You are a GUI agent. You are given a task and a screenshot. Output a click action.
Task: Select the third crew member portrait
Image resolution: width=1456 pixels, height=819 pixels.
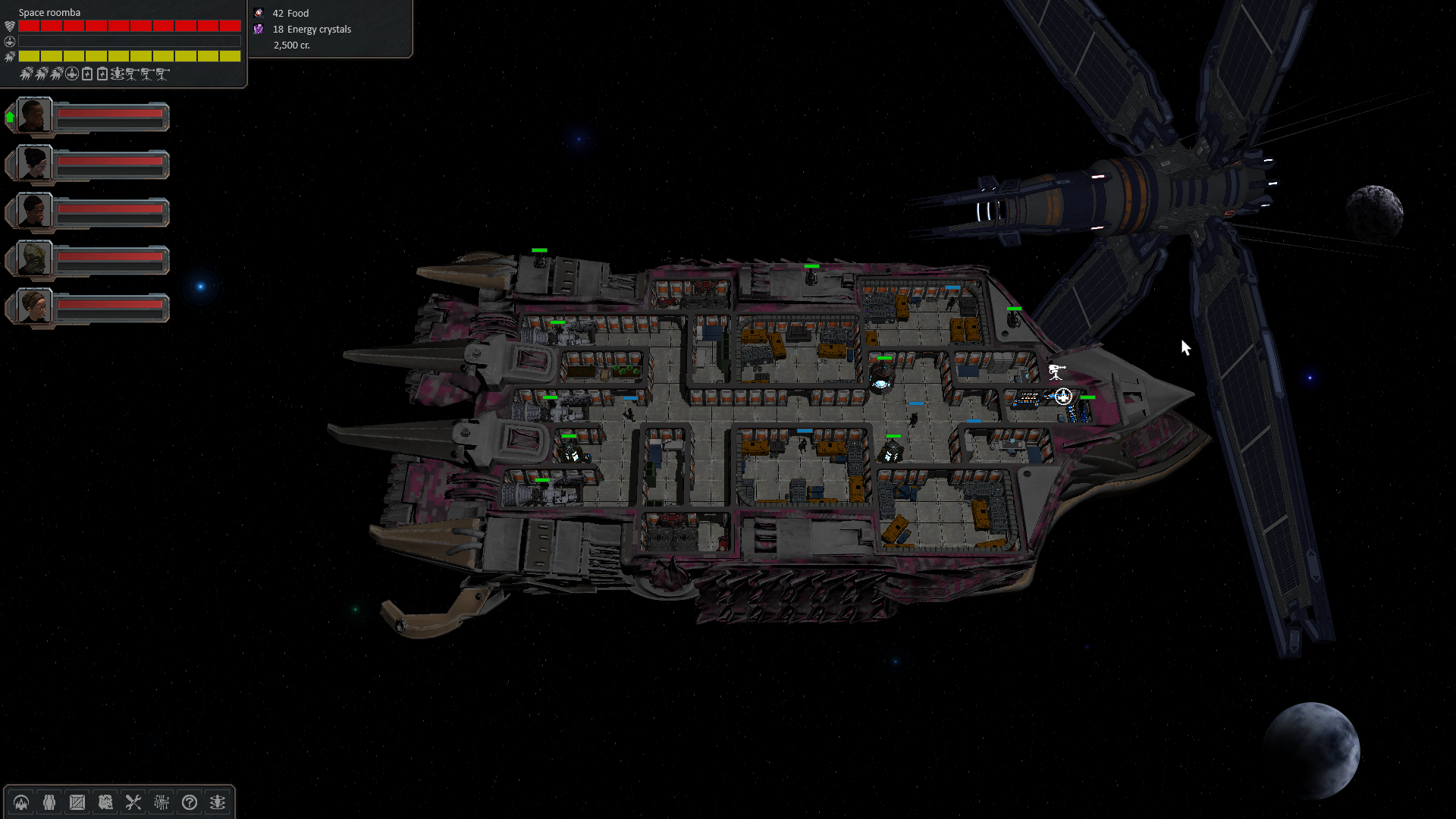pos(33,212)
